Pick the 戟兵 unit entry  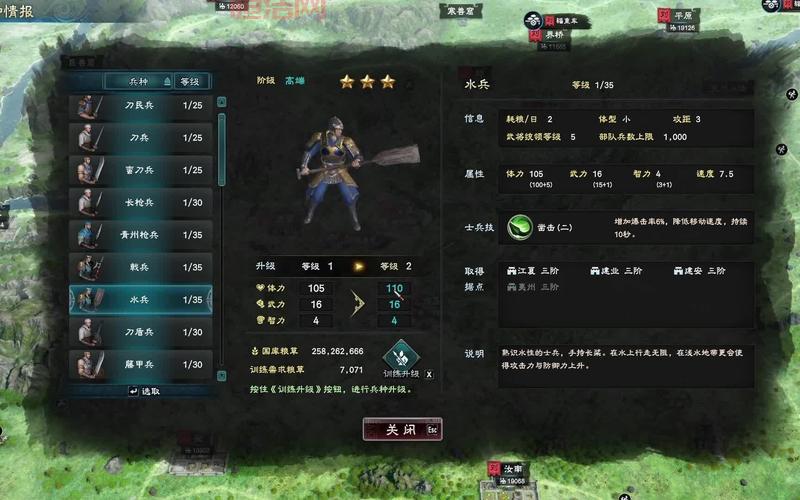pyautogui.click(x=140, y=267)
